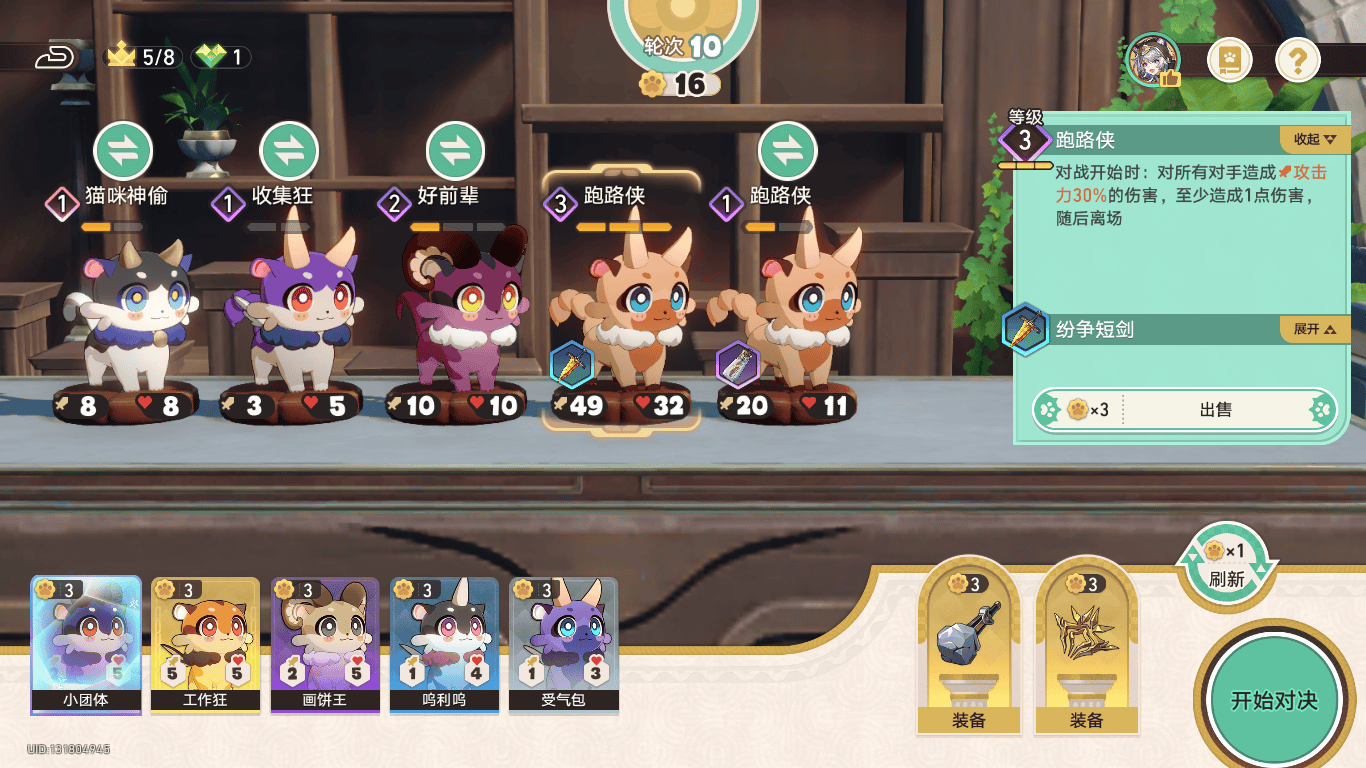Tap swap arrows above 好前辈
The height and width of the screenshot is (768, 1366).
[x=455, y=152]
